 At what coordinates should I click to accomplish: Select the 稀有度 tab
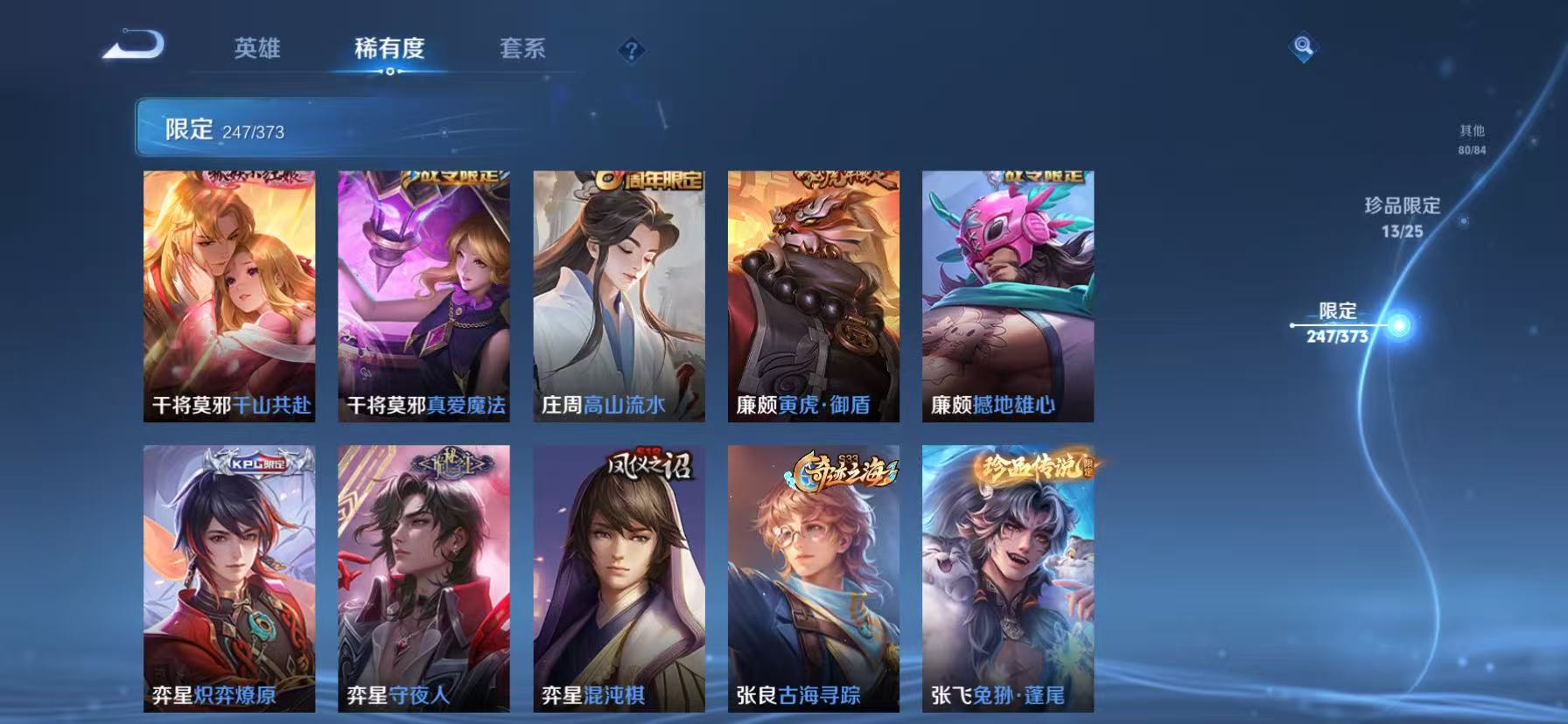pos(390,50)
